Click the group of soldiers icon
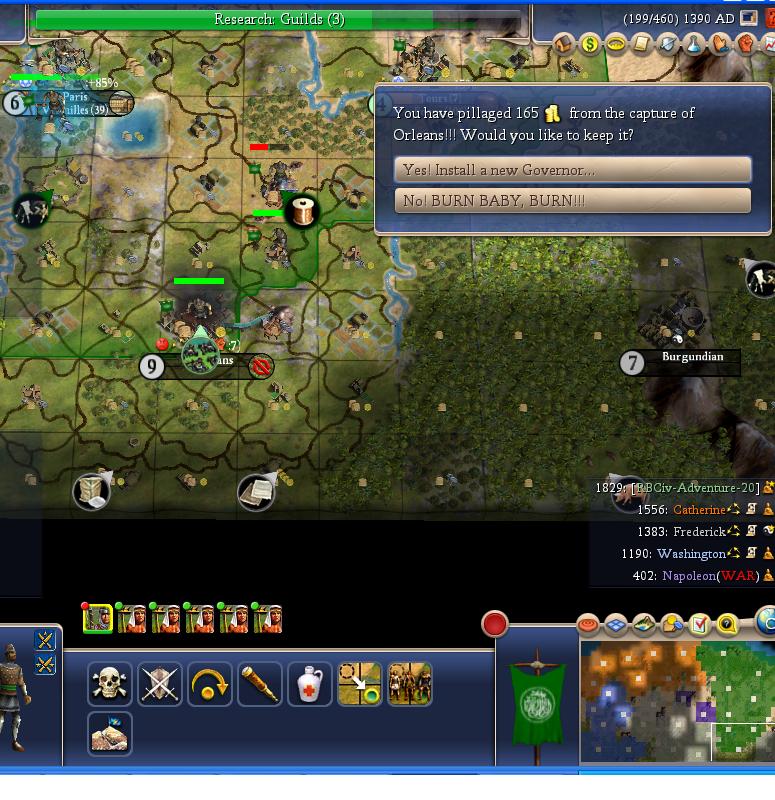775x800 pixels. point(410,684)
